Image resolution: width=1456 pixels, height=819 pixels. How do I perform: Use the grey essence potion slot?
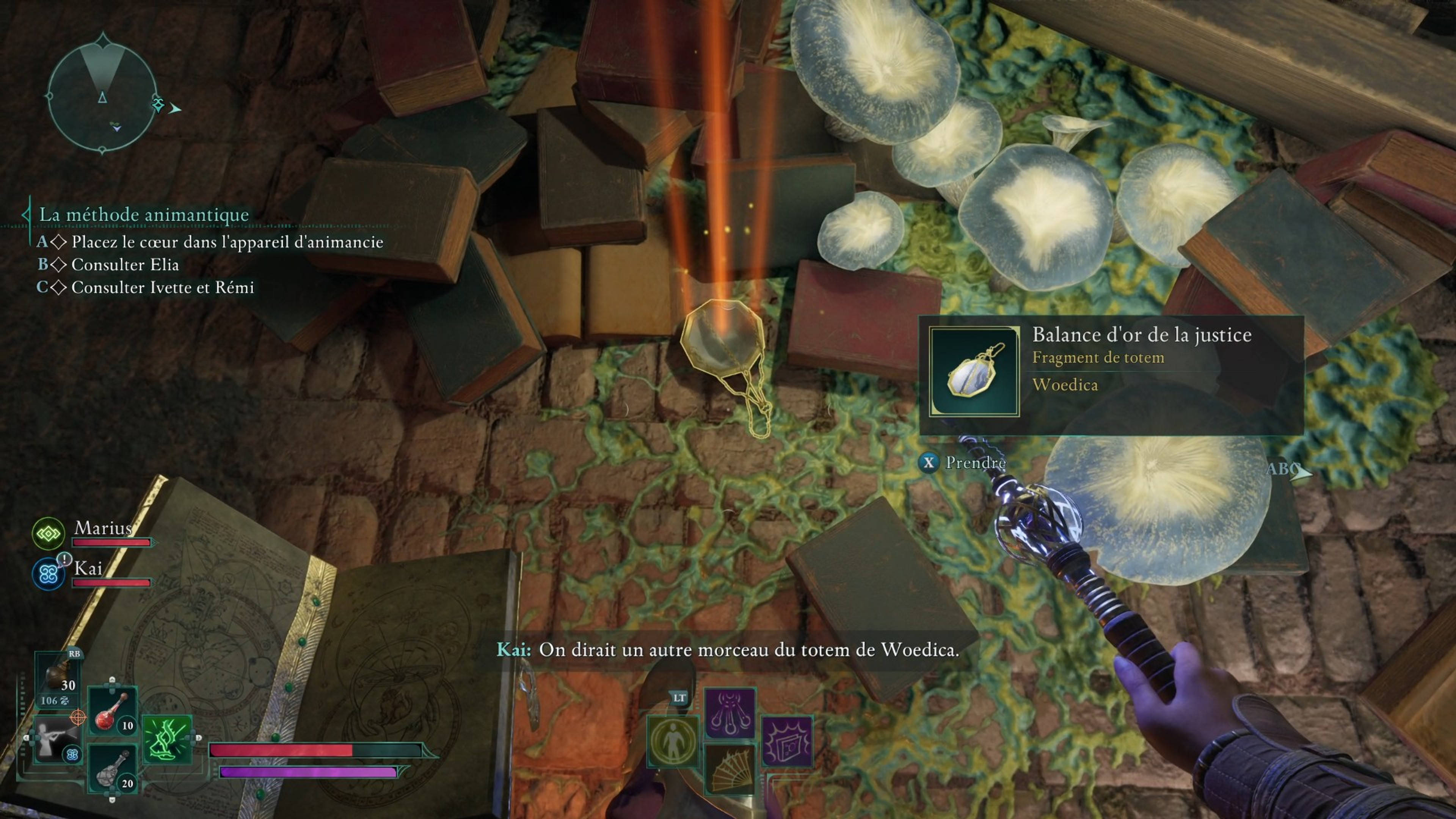tap(113, 767)
